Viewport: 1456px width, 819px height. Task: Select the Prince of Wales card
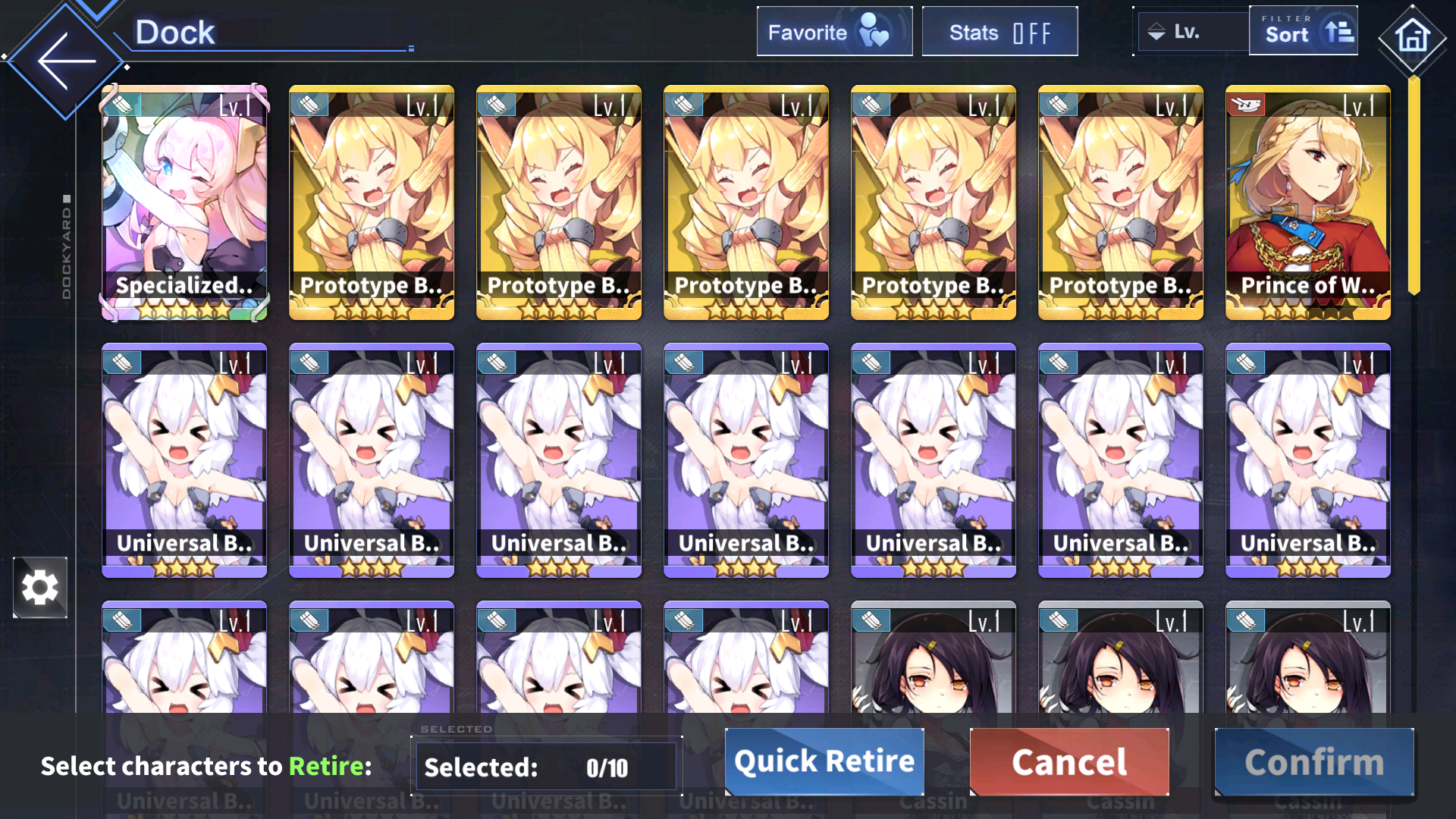pyautogui.click(x=1307, y=202)
